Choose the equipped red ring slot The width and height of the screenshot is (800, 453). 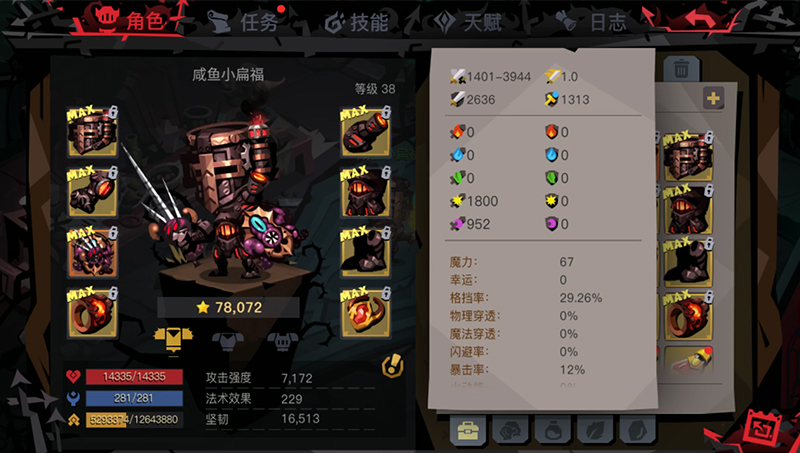pyautogui.click(x=92, y=312)
